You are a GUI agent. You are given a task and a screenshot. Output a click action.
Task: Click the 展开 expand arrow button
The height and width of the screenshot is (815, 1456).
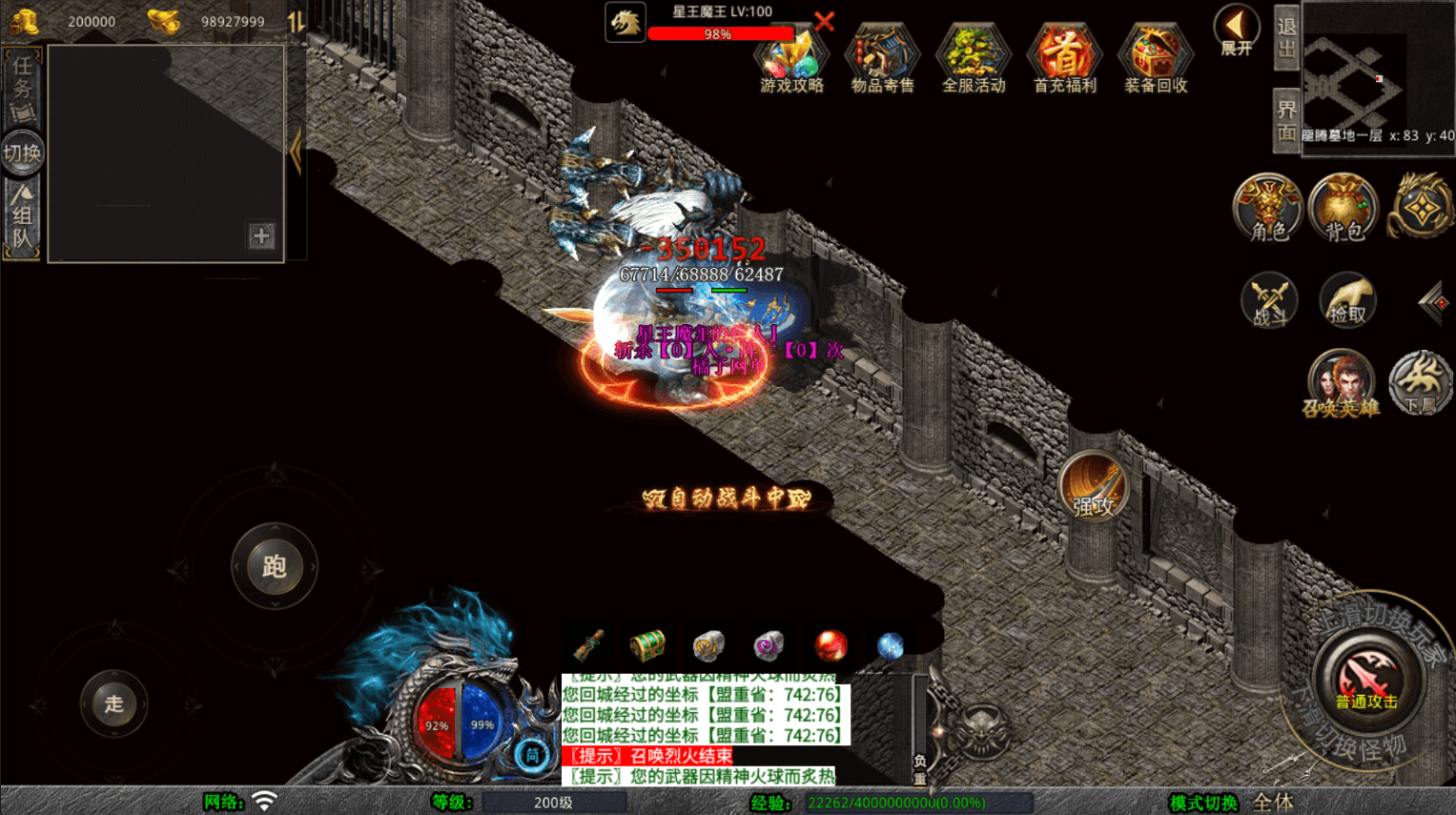coord(1236,31)
